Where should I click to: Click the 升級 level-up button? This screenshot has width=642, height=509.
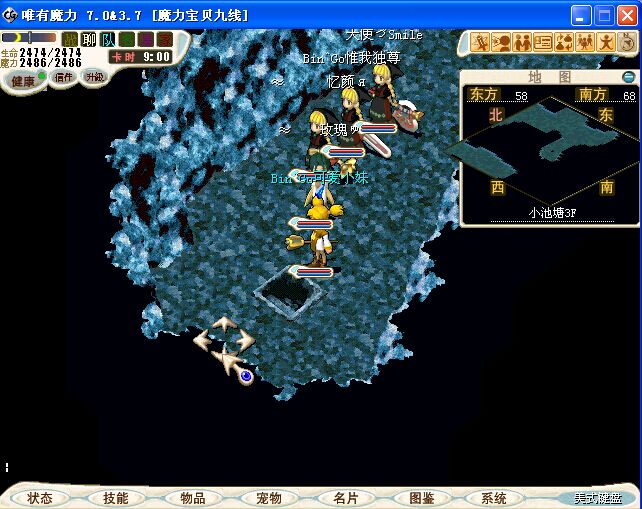pos(95,76)
